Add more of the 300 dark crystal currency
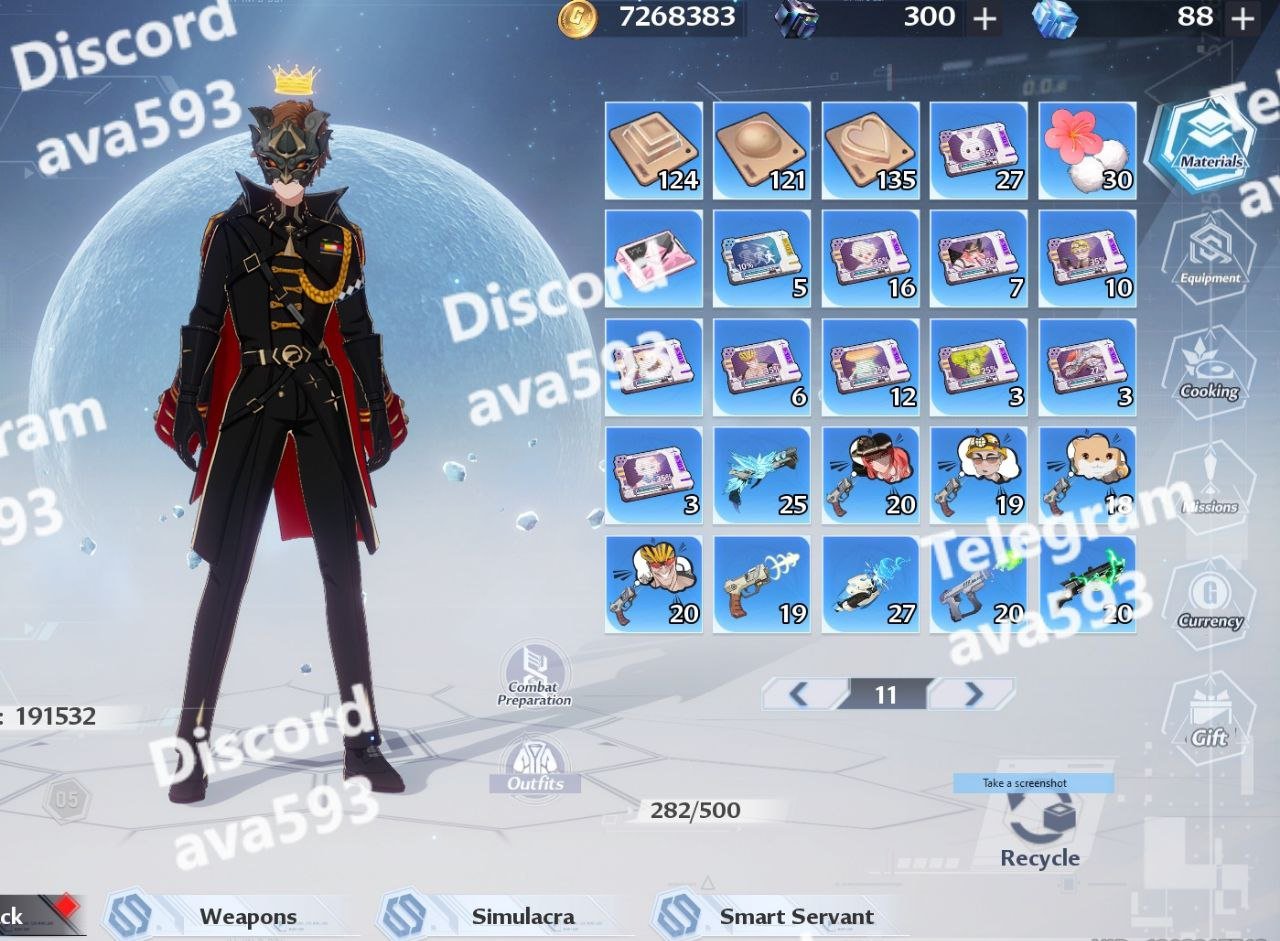1280x941 pixels. 985,18
